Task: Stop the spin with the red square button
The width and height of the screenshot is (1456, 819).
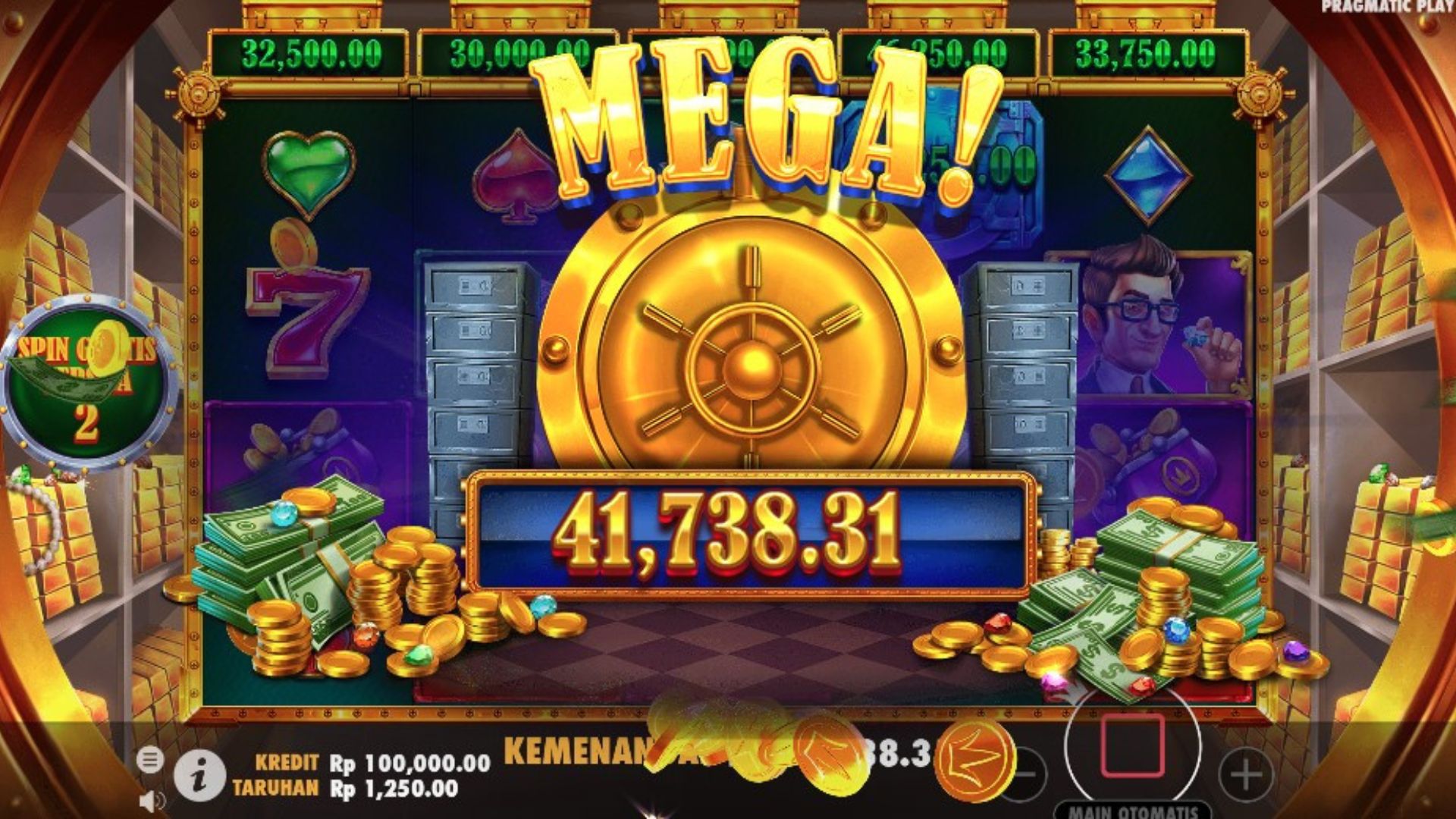Action: tap(1132, 745)
